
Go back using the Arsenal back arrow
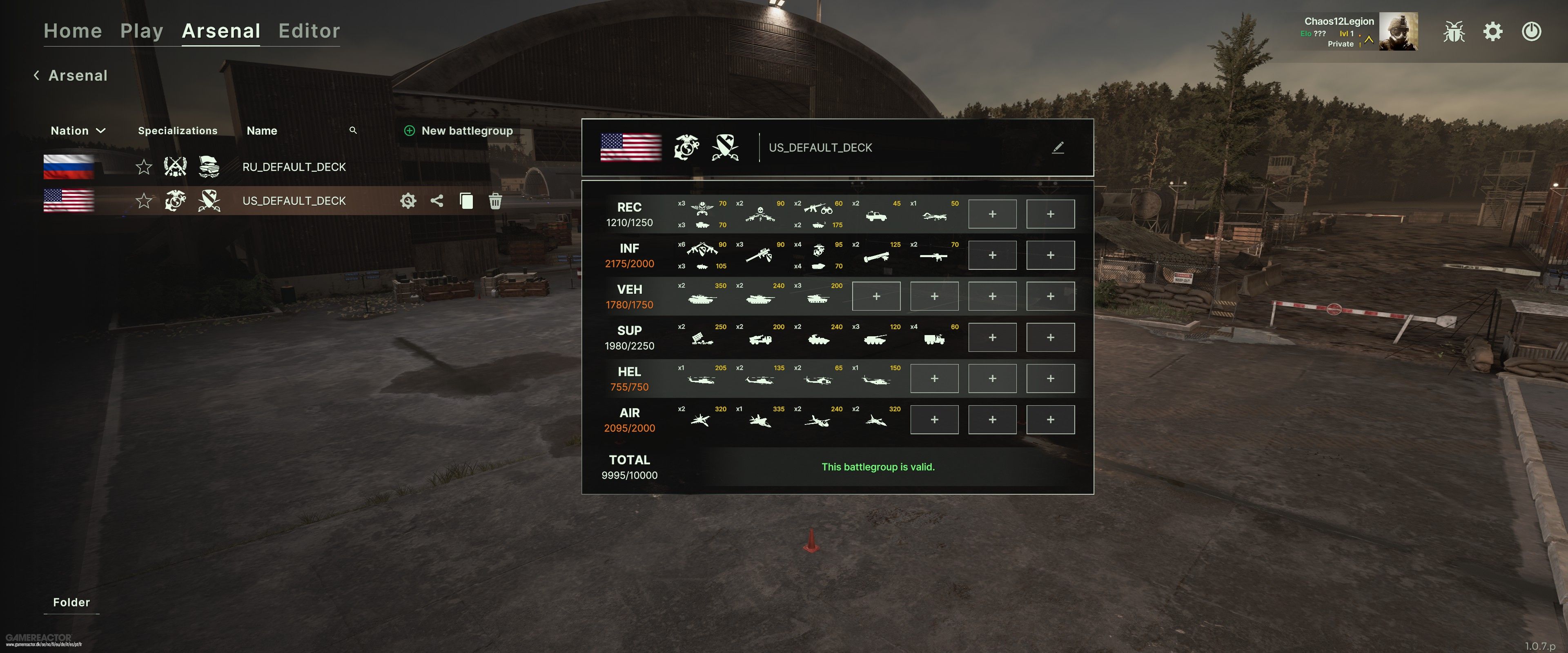coord(36,76)
